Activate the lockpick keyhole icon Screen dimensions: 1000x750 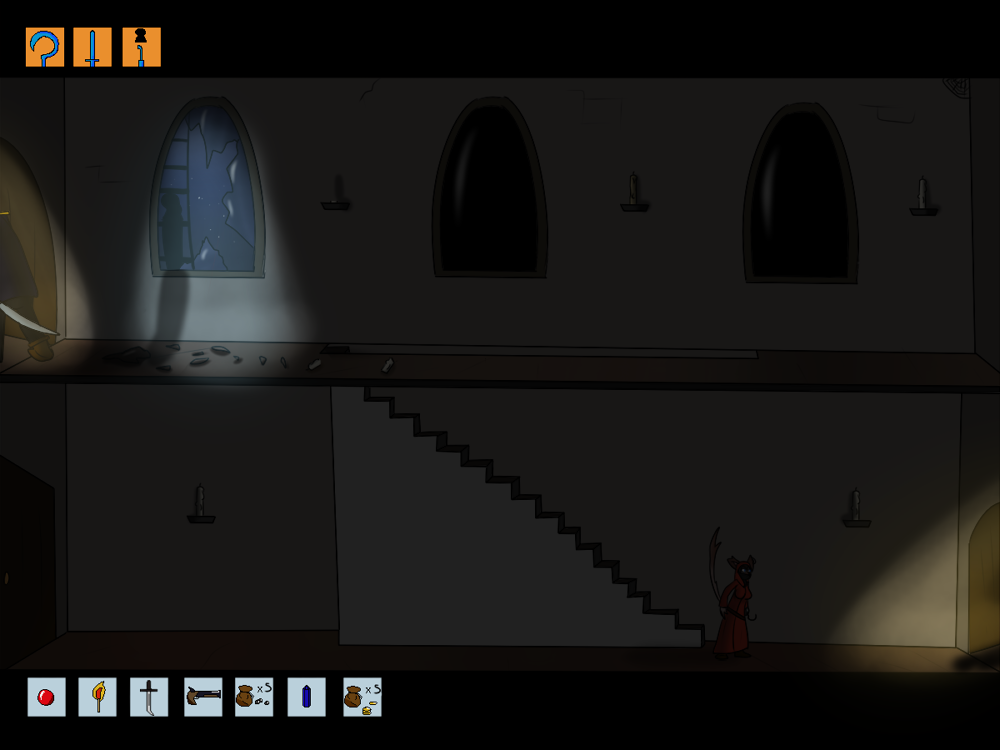(x=141, y=47)
